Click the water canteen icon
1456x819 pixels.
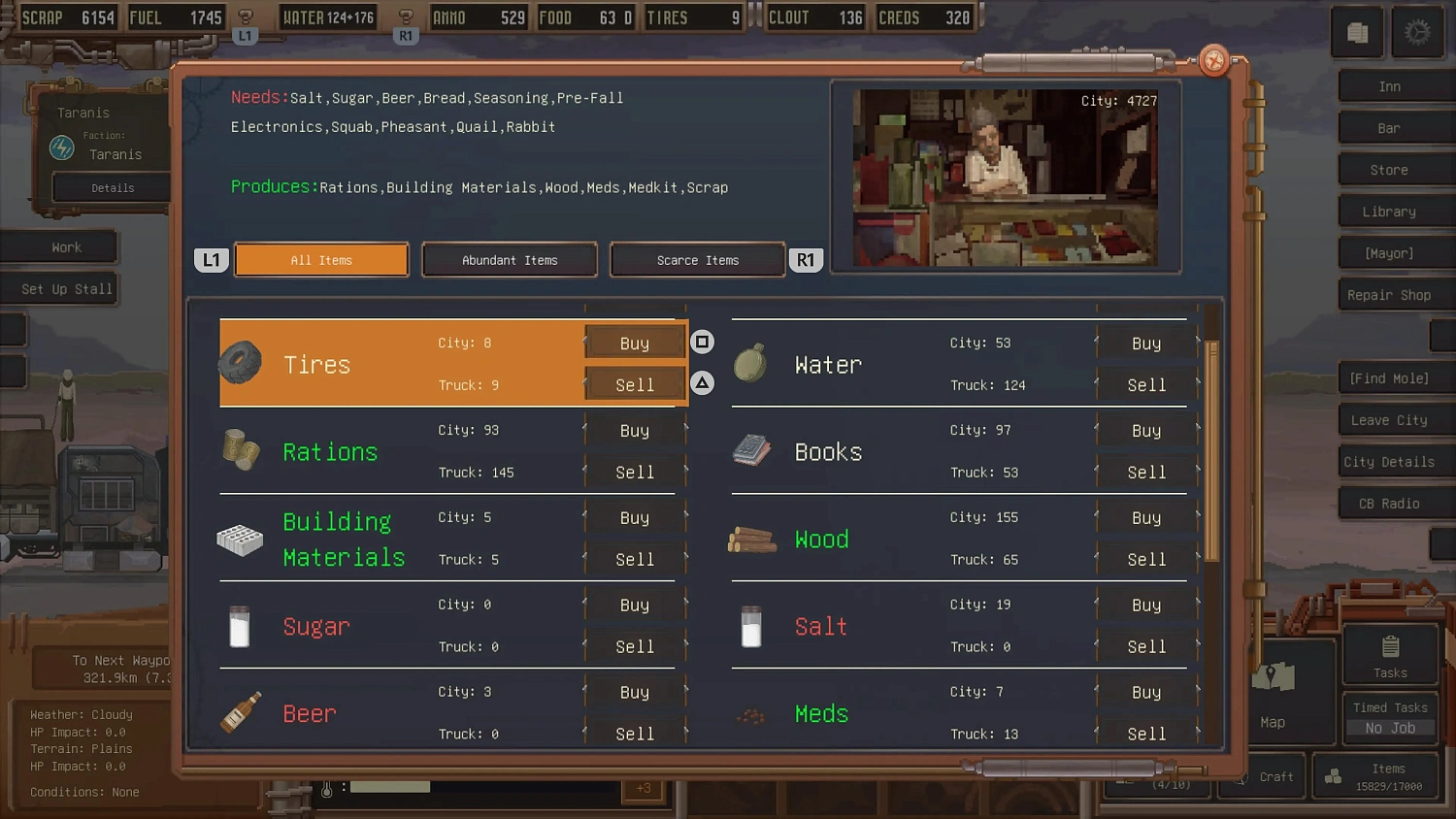point(750,363)
